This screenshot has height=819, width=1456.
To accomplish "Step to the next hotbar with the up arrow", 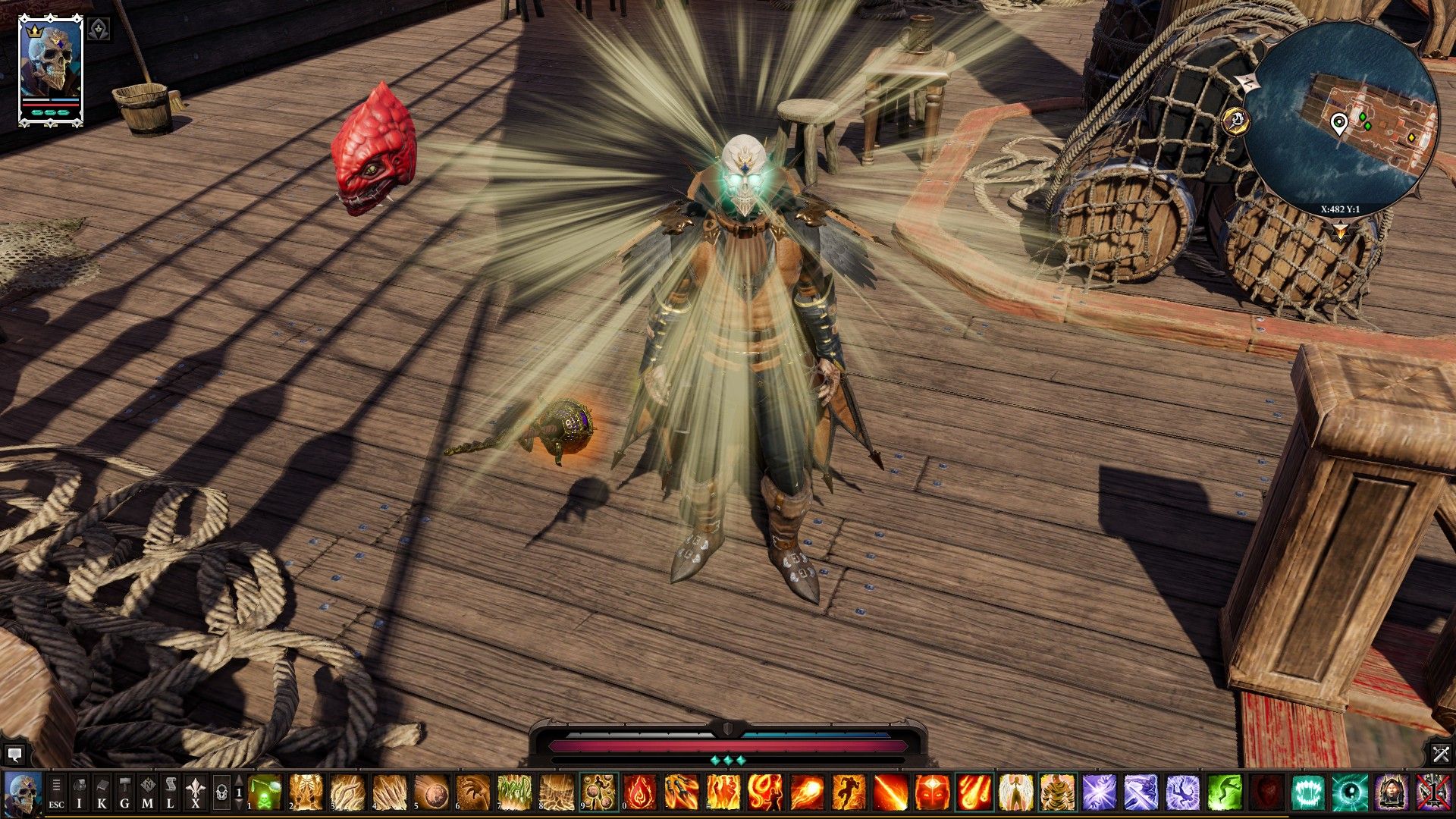I will click(x=239, y=781).
